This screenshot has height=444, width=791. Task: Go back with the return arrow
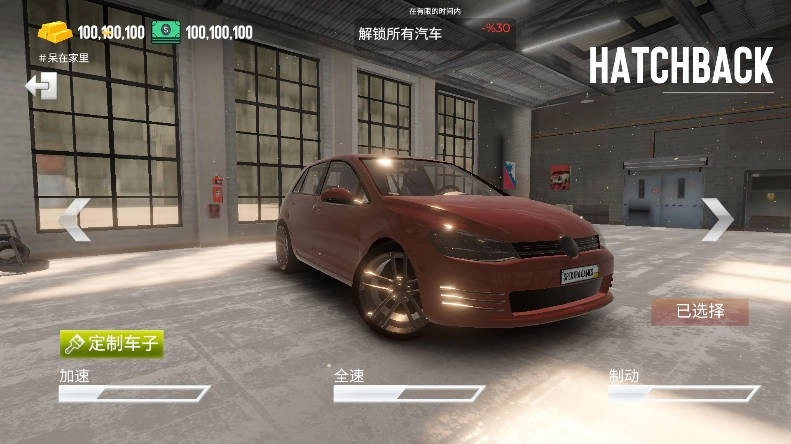pos(42,87)
